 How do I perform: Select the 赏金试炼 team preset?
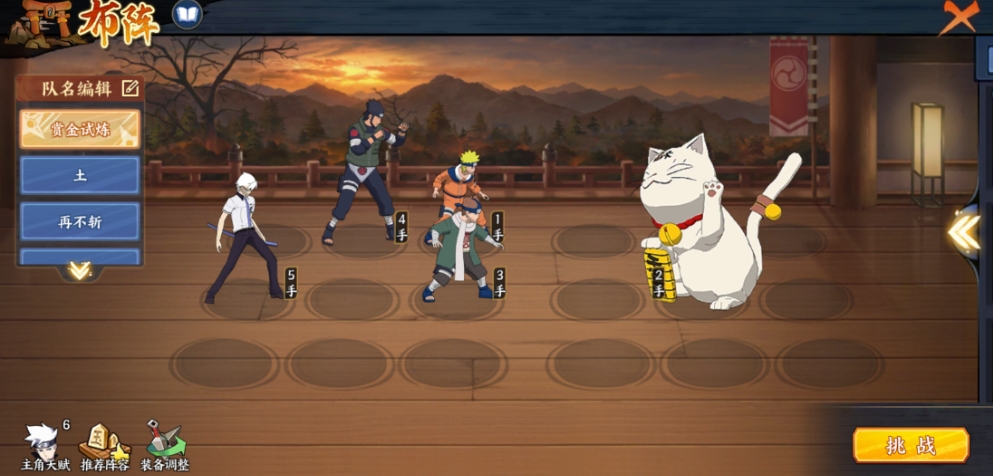[80, 129]
